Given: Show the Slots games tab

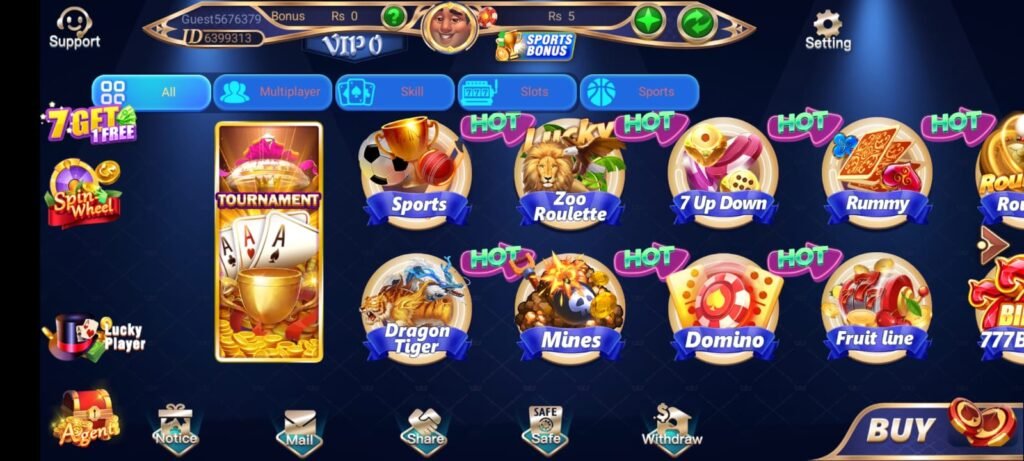Looking at the screenshot, I should click(x=518, y=92).
